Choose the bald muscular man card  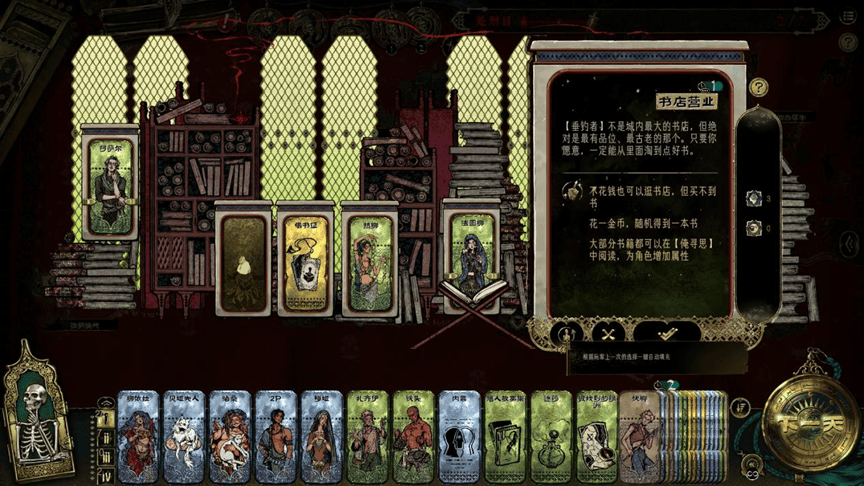point(414,437)
